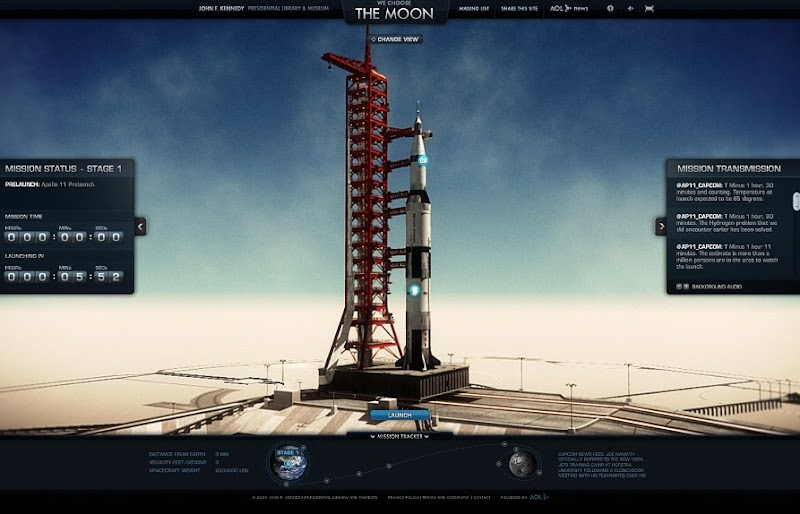The height and width of the screenshot is (514, 800).
Task: Select the lower glowing hotspot on the rocket
Action: [x=415, y=291]
